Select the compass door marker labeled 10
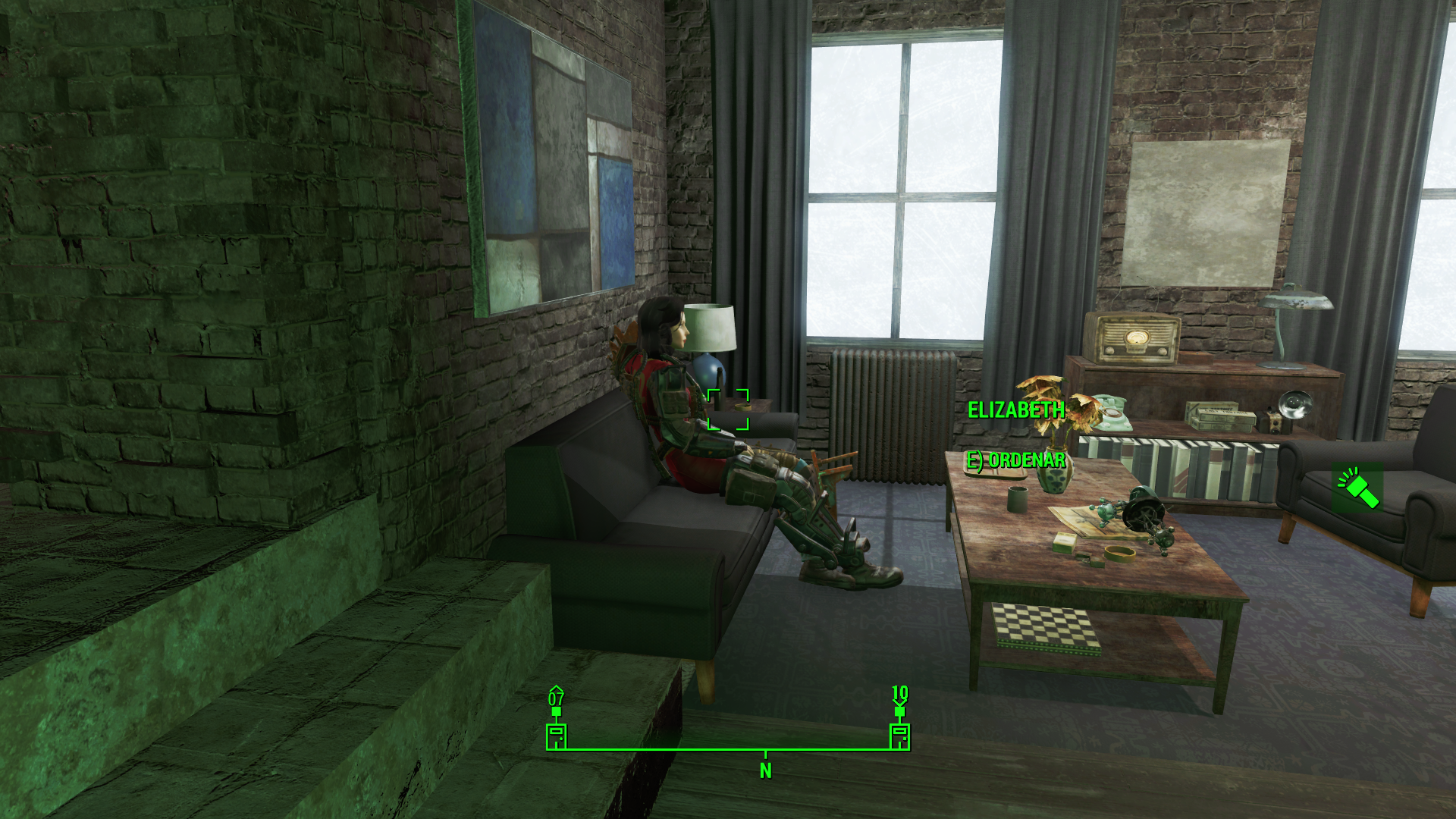 (899, 735)
